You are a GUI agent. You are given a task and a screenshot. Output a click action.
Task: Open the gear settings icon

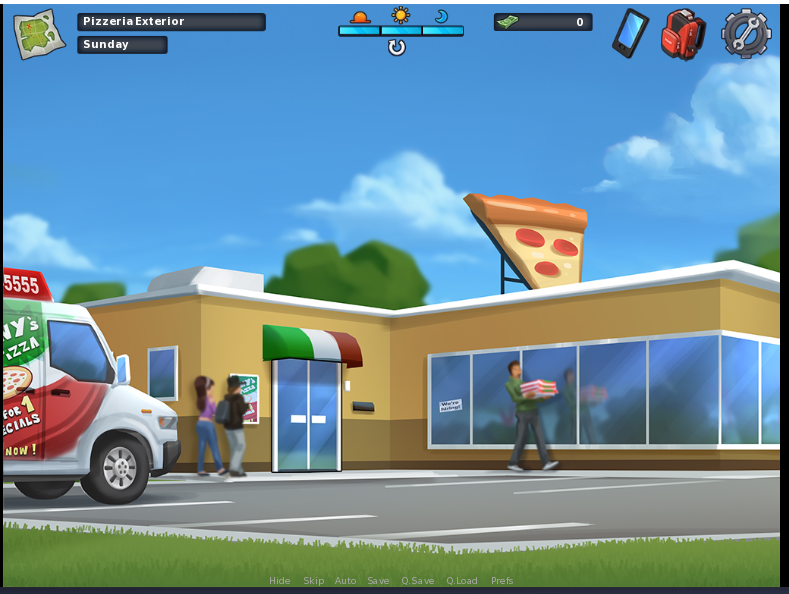tap(746, 34)
